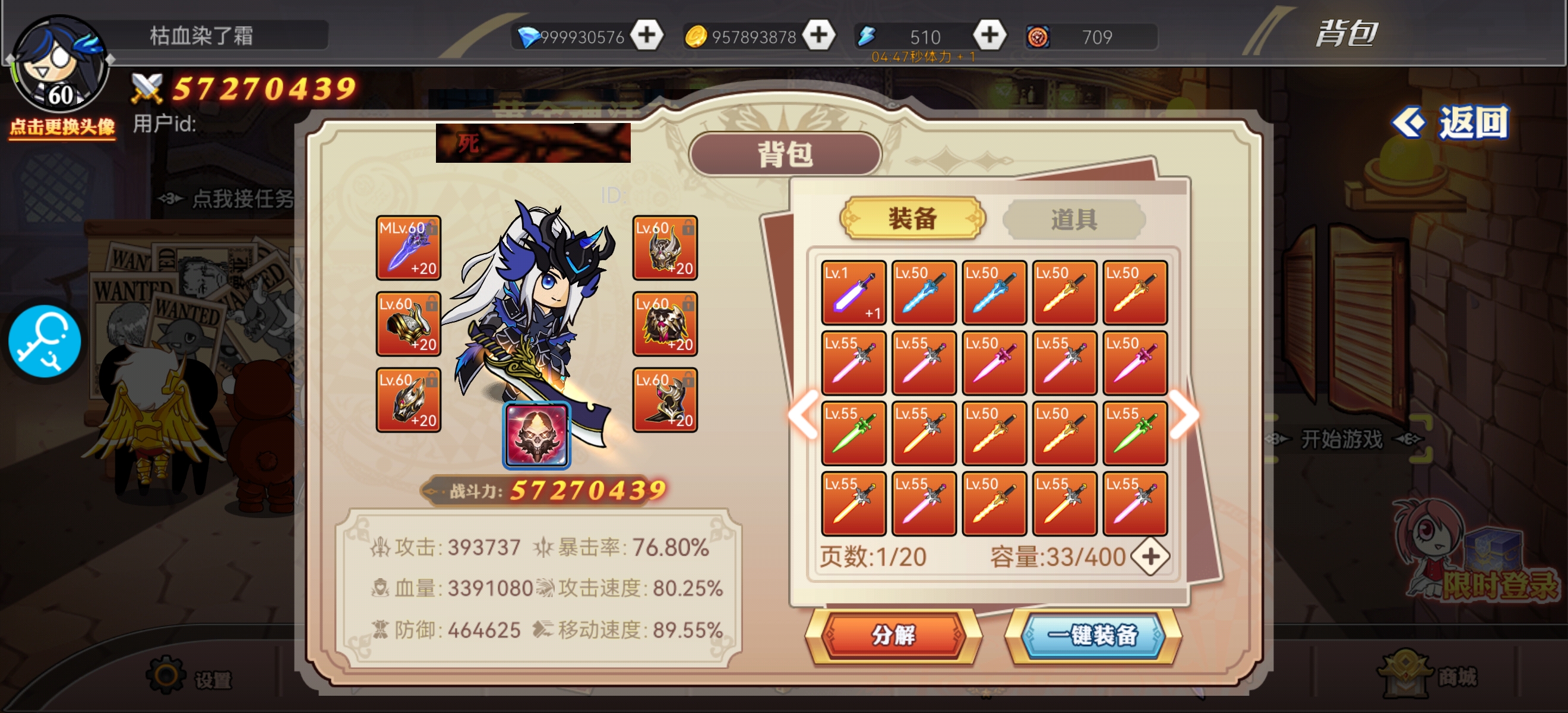Choose the equipped Lv.60 golden gauntlet slot
The image size is (1568, 713).
coord(408,324)
